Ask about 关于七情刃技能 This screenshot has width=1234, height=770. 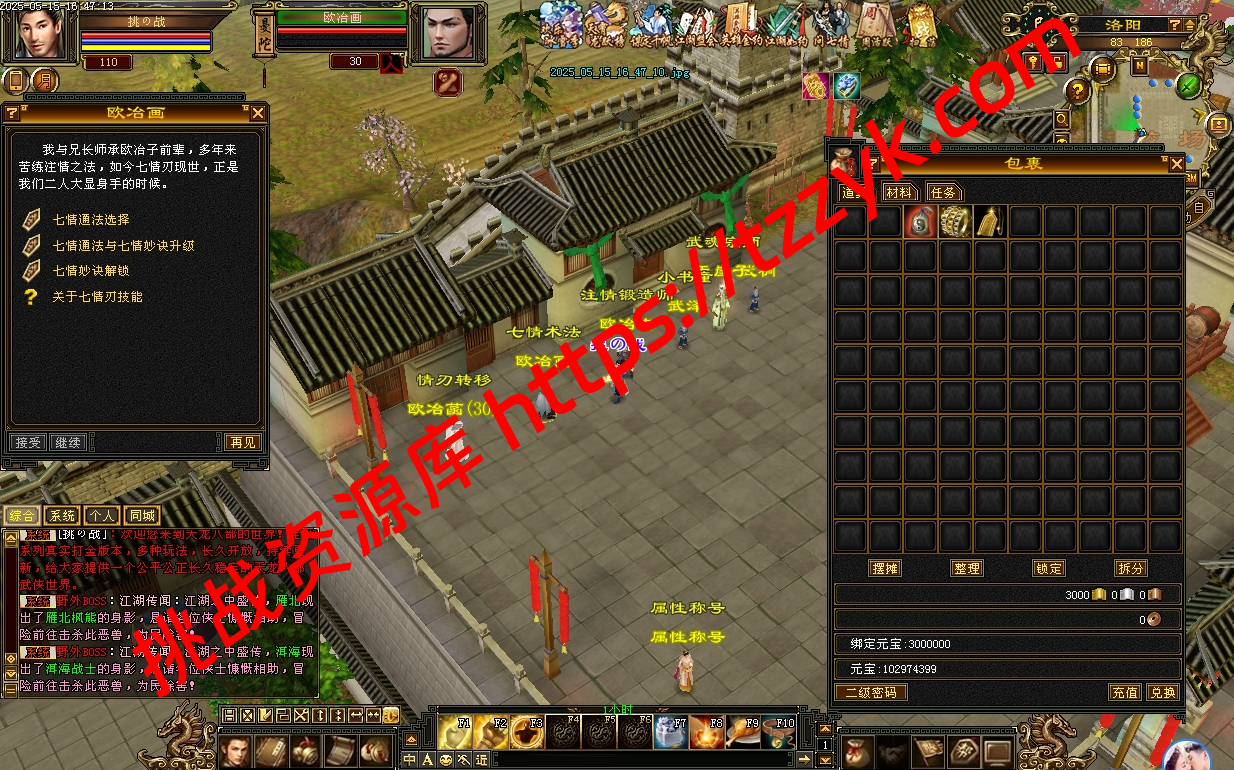pos(97,297)
